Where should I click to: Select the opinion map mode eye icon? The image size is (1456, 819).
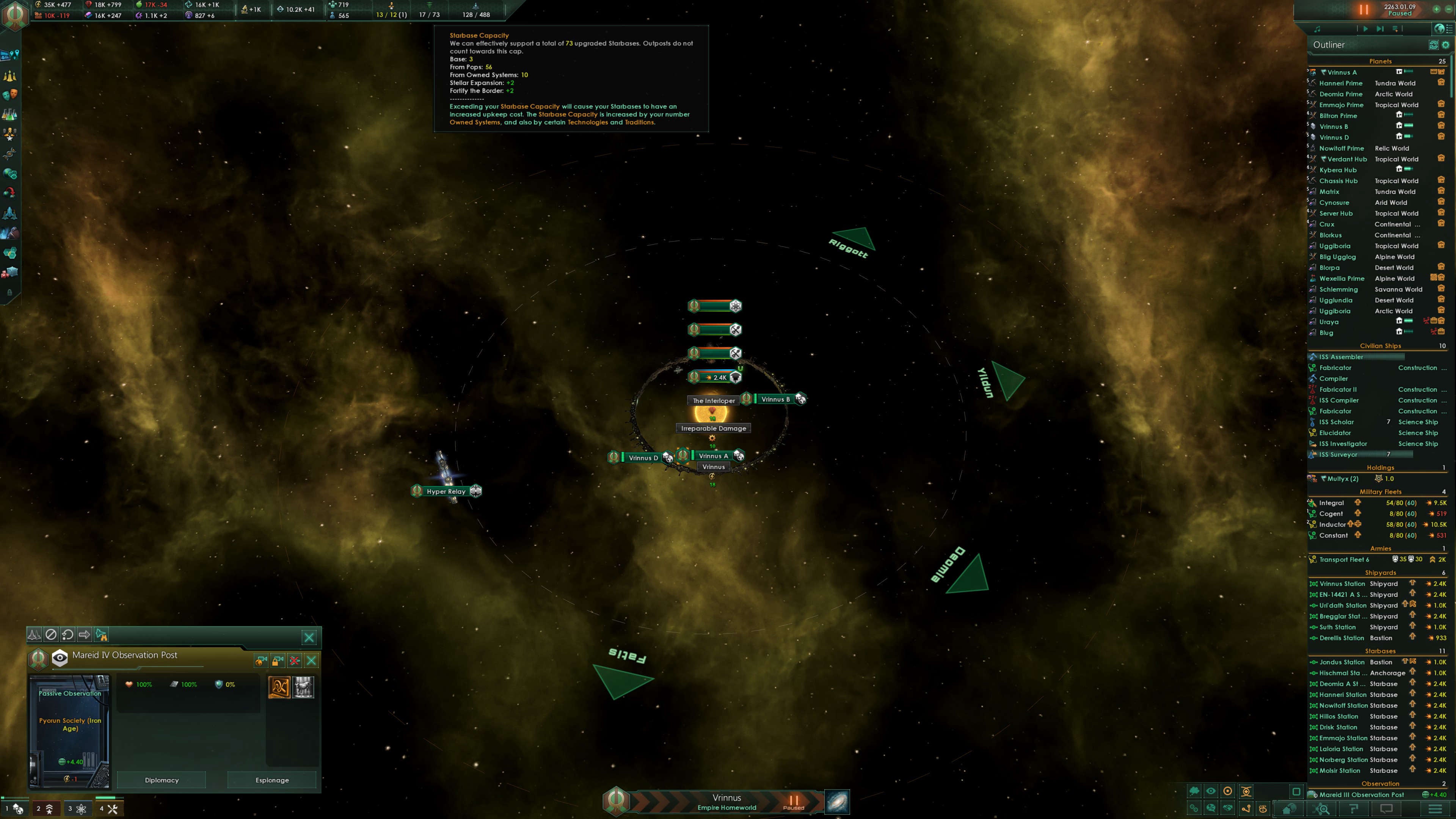(1211, 791)
